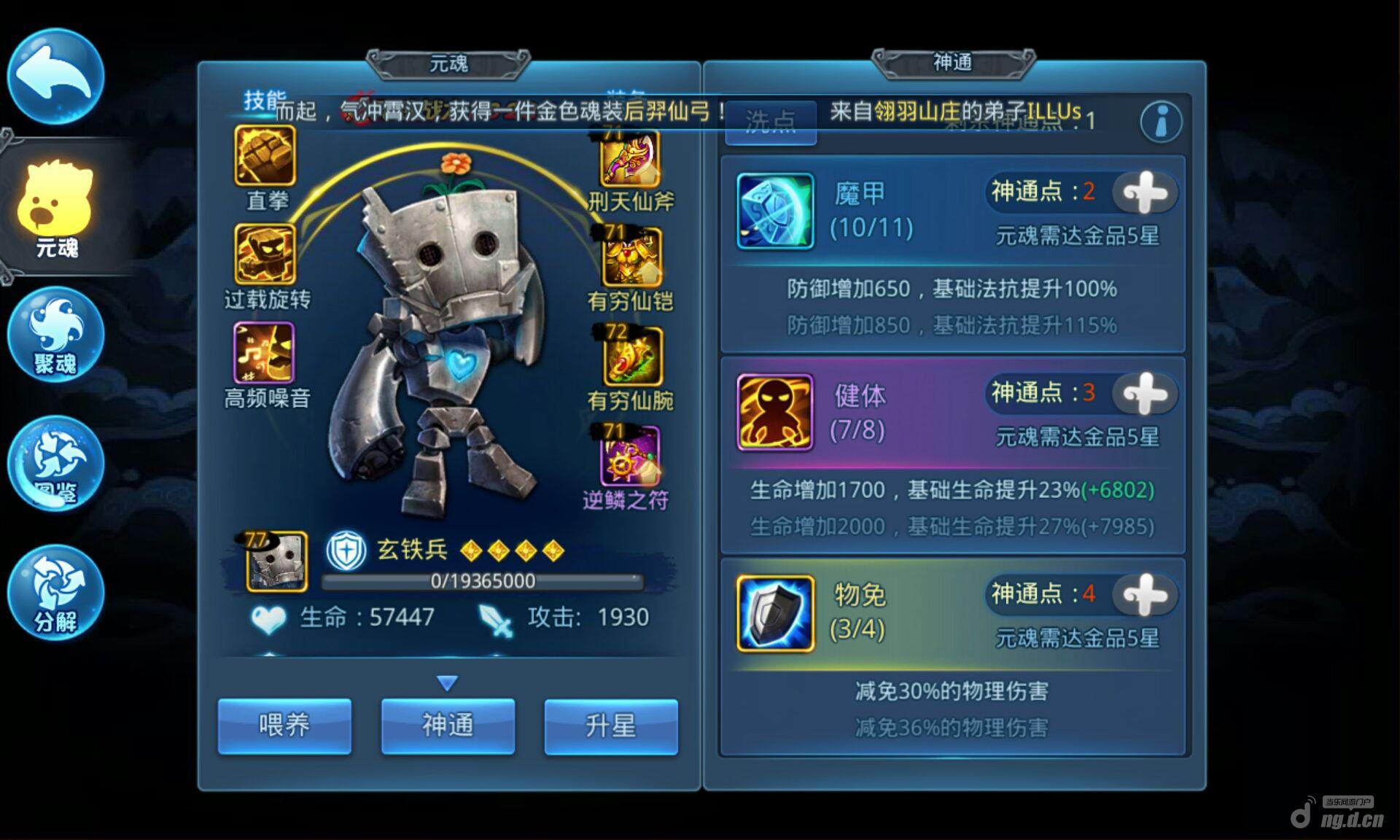Click the 喂养 feed button
The image size is (1400, 840).
coord(284,726)
